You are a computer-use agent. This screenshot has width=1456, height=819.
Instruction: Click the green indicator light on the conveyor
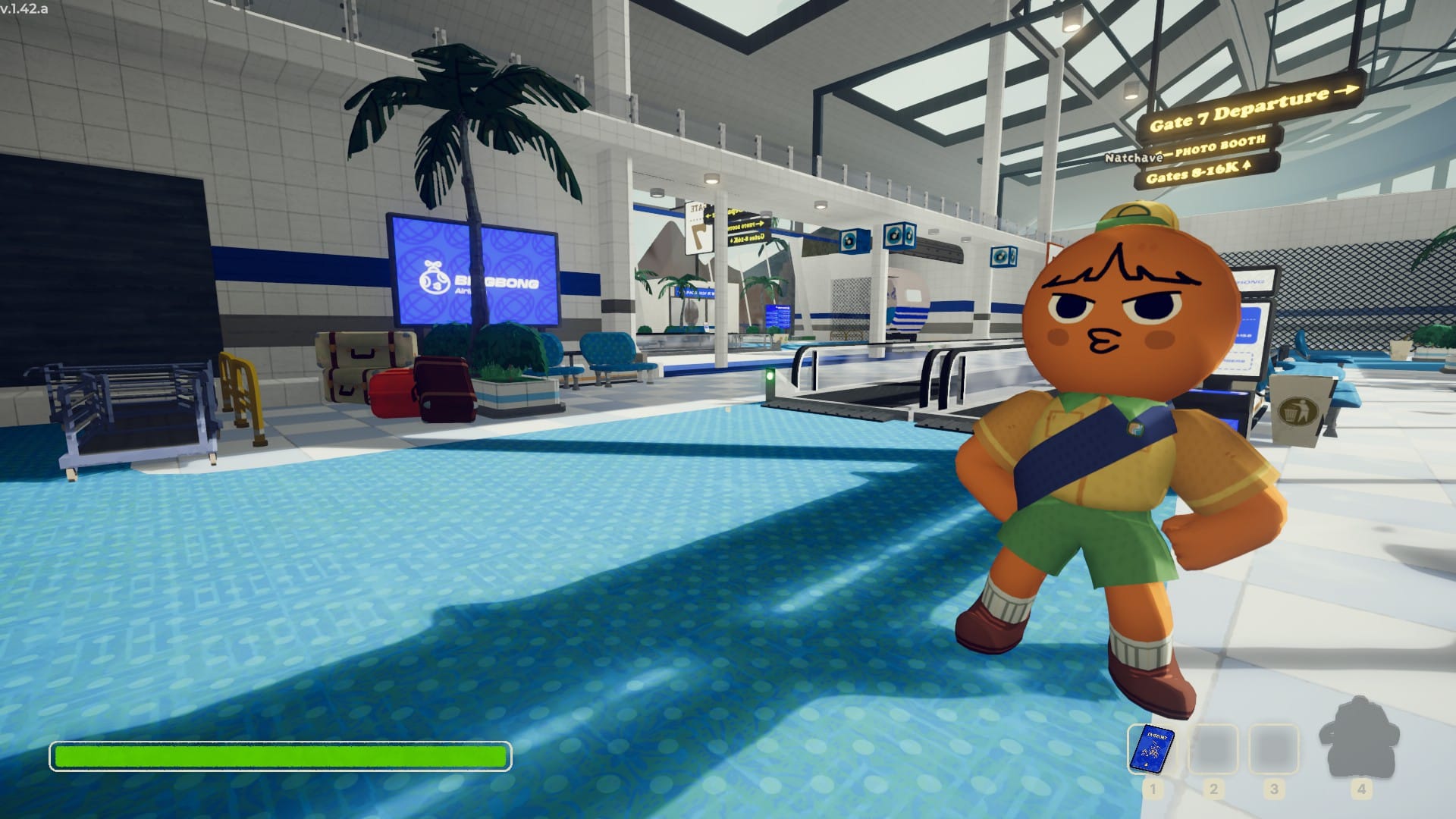click(x=770, y=375)
